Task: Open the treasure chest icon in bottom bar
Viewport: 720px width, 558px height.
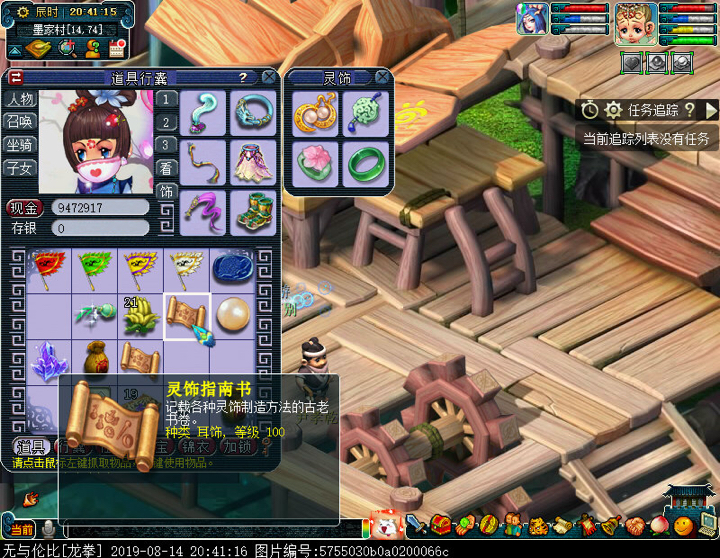Action: pyautogui.click(x=441, y=524)
